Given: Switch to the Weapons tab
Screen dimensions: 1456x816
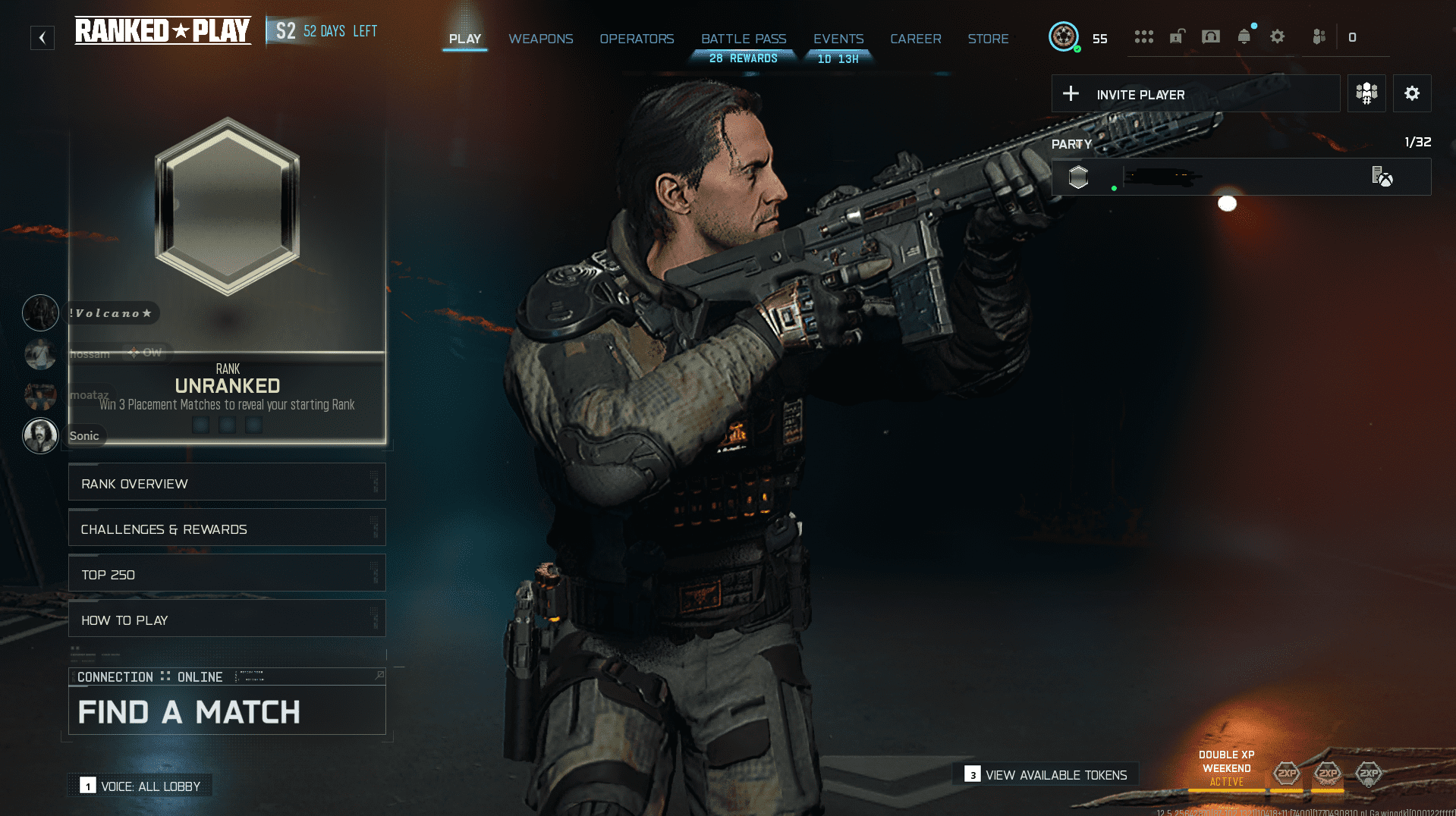Looking at the screenshot, I should point(541,39).
